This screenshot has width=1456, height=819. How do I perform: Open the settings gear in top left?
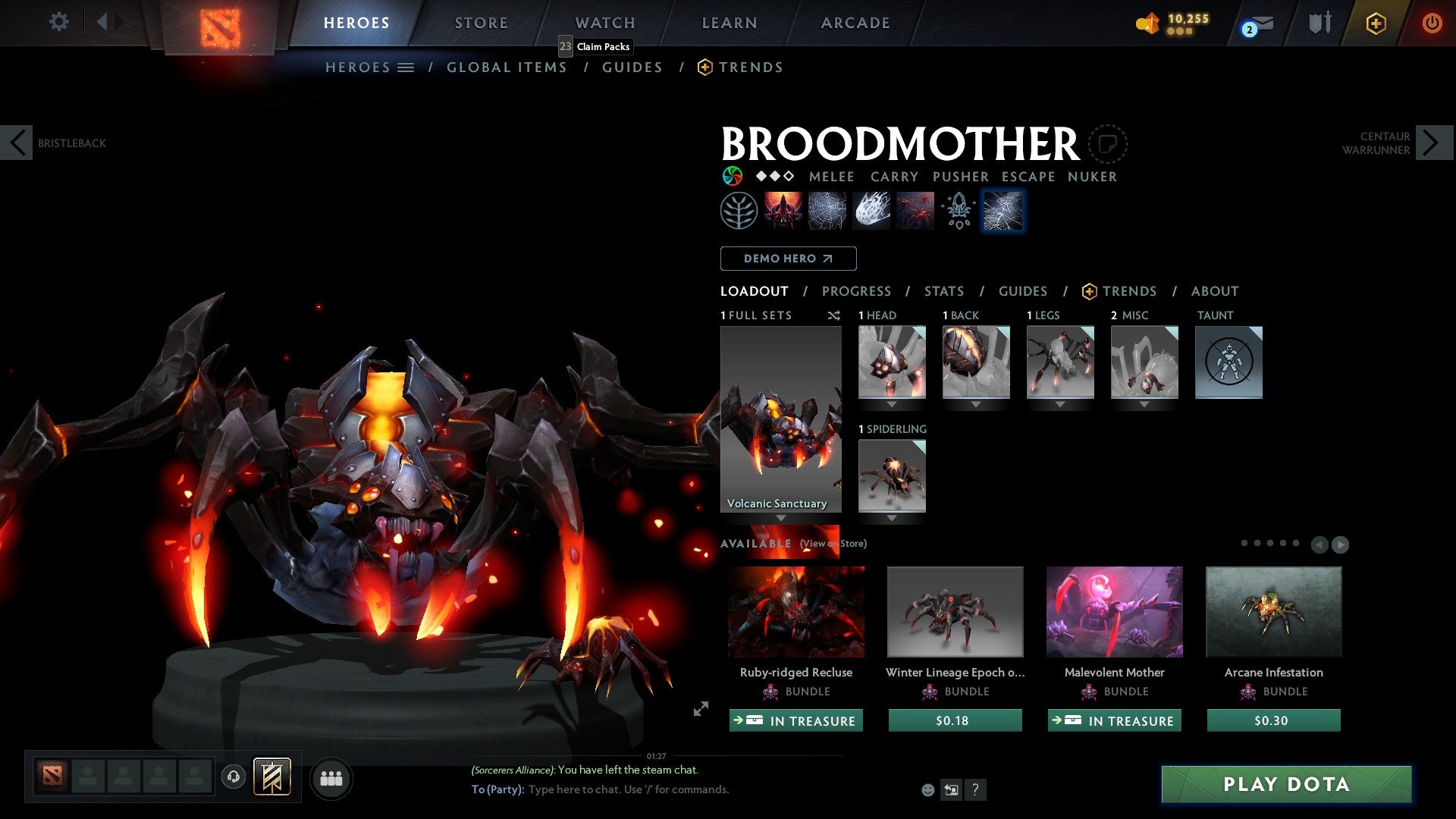click(x=58, y=22)
